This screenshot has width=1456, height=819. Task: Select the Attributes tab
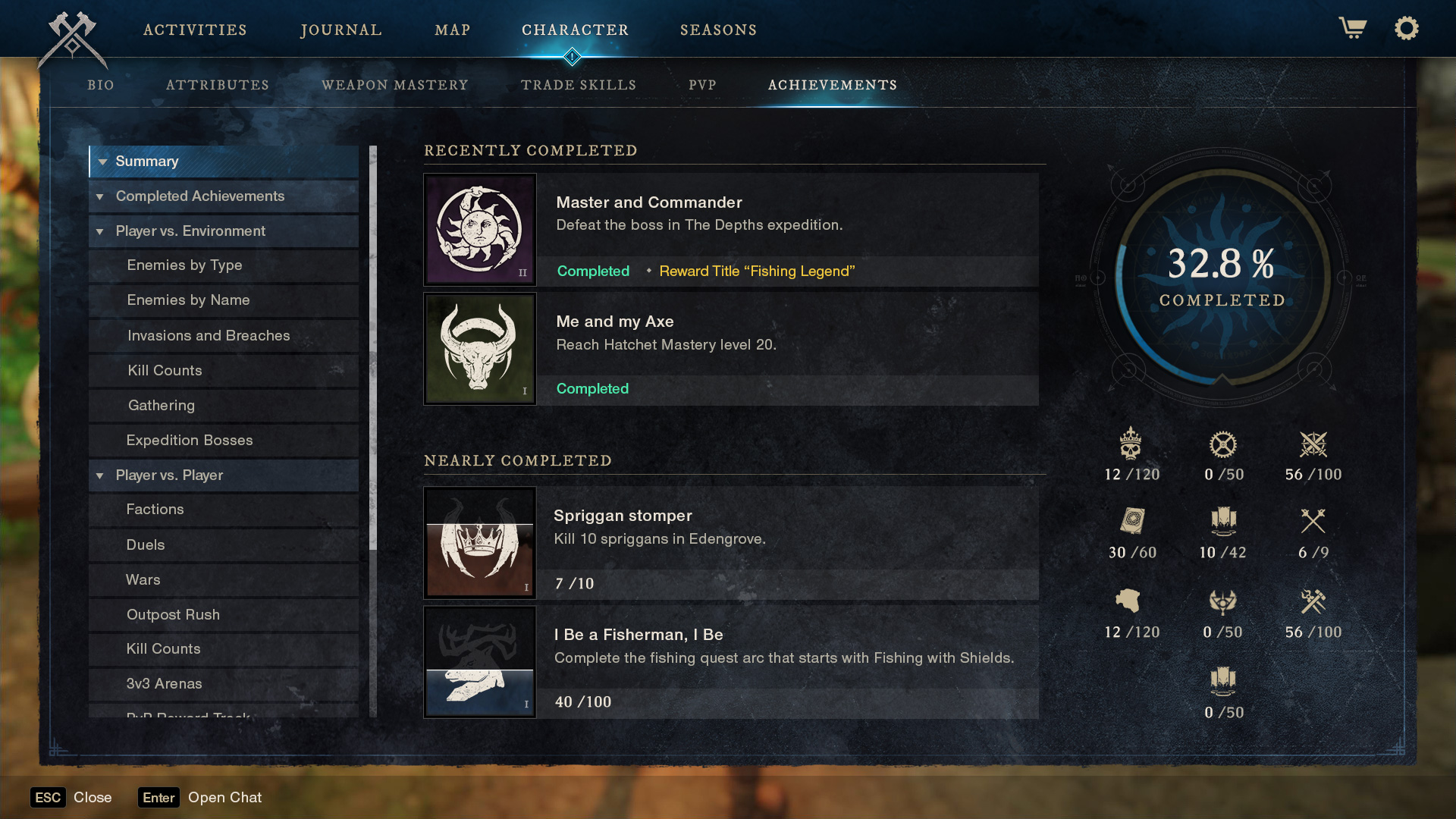218,85
